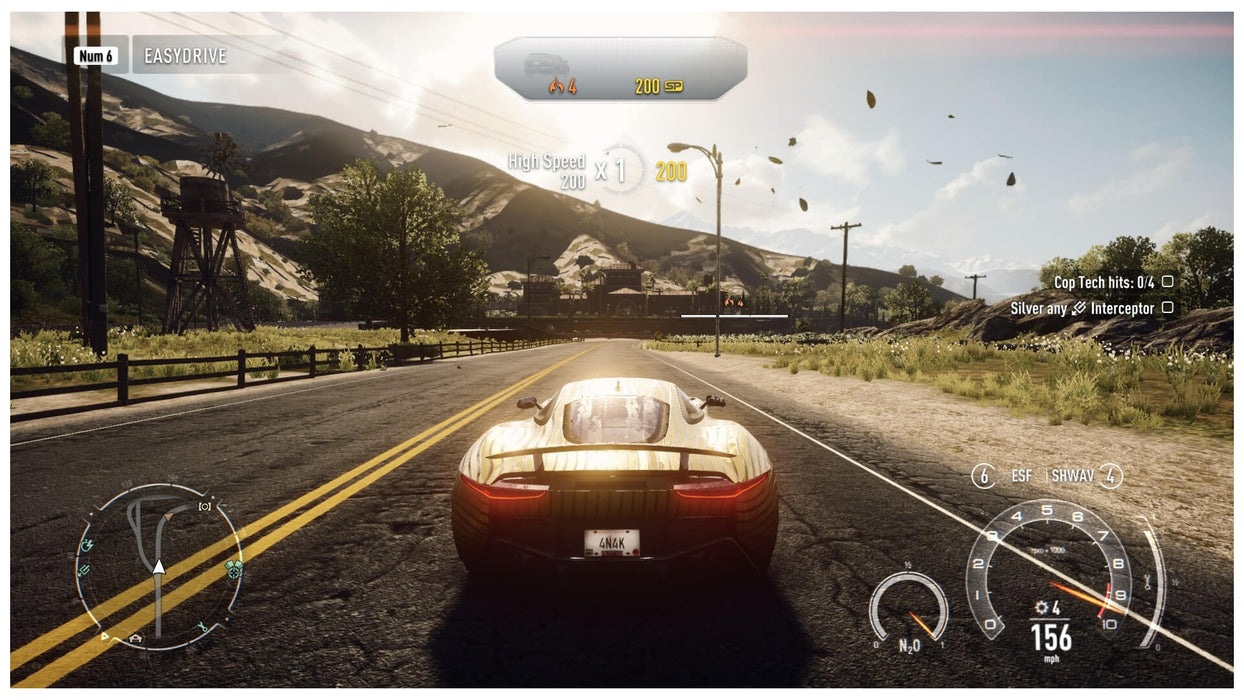Click the white player arrow on minimap

pyautogui.click(x=158, y=566)
